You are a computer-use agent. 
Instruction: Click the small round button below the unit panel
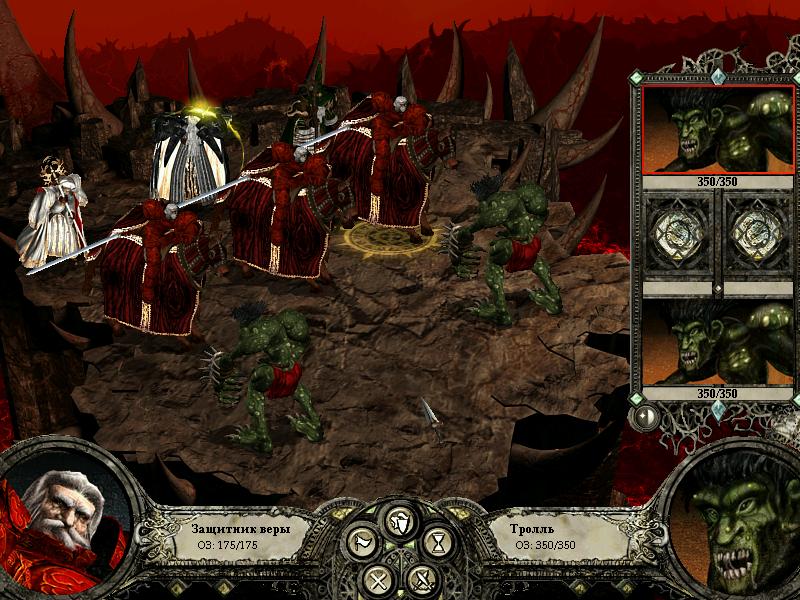[645, 416]
